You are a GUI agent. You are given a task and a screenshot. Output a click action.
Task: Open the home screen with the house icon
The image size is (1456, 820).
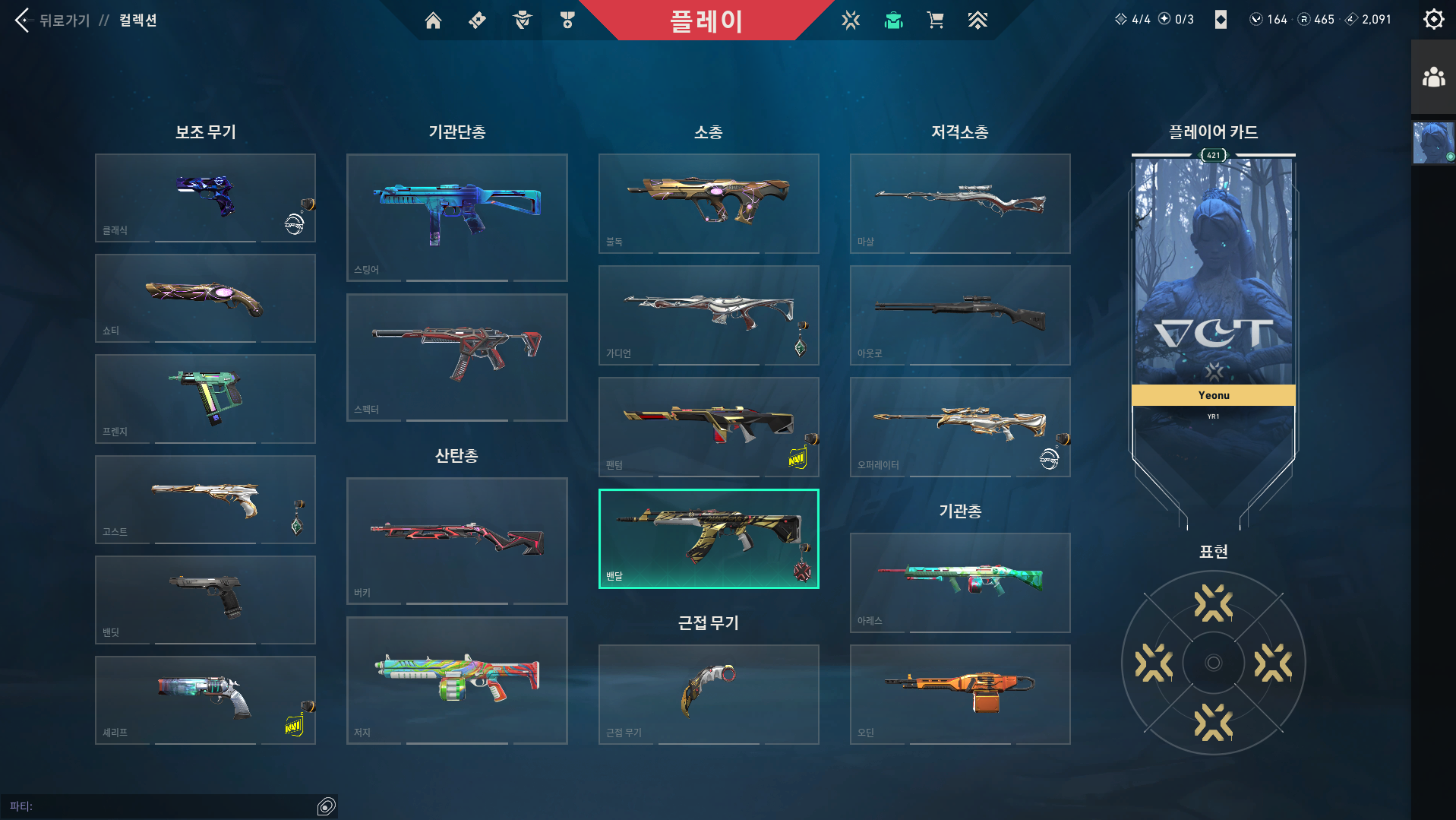tap(433, 21)
